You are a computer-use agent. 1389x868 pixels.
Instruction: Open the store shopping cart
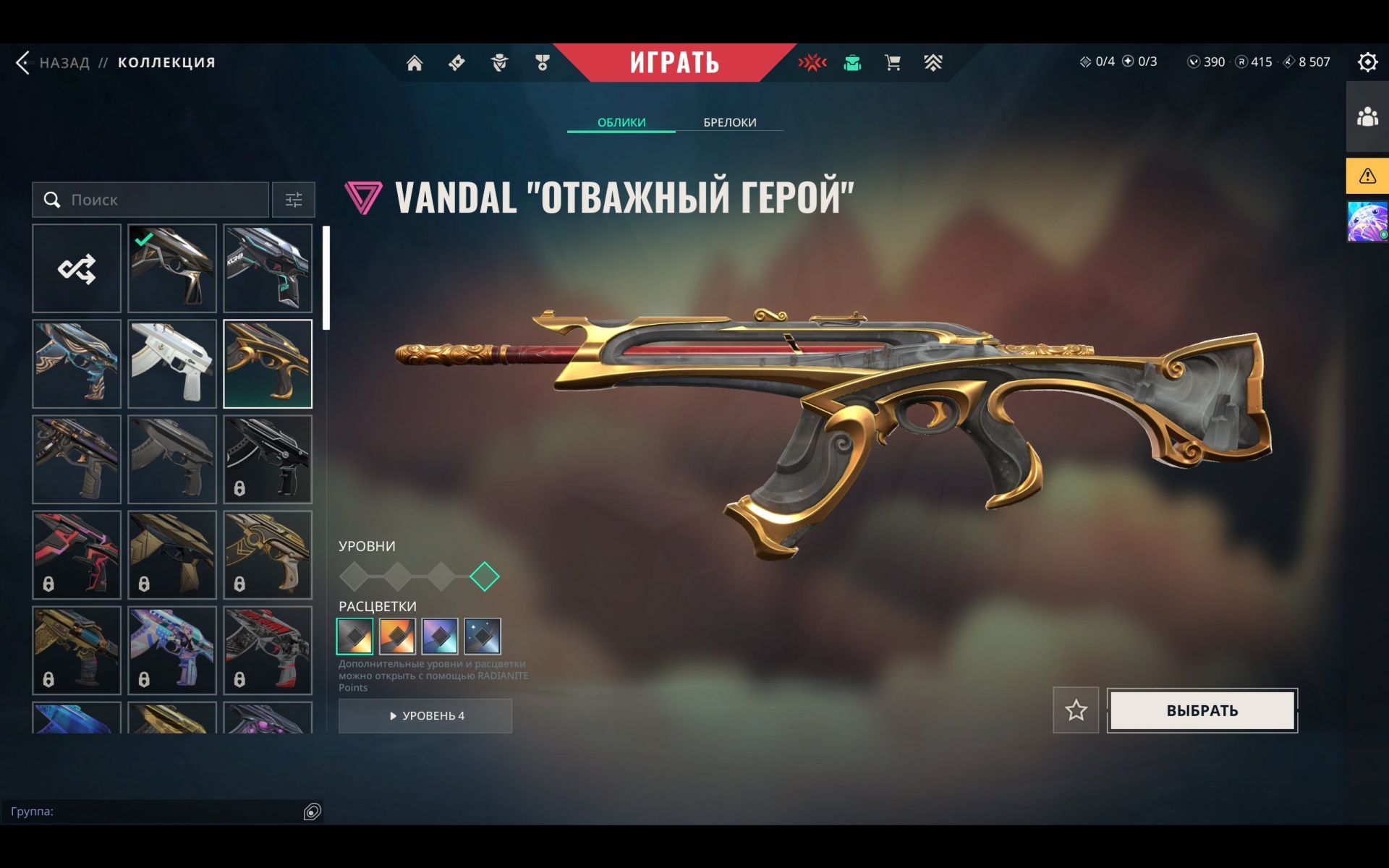893,63
